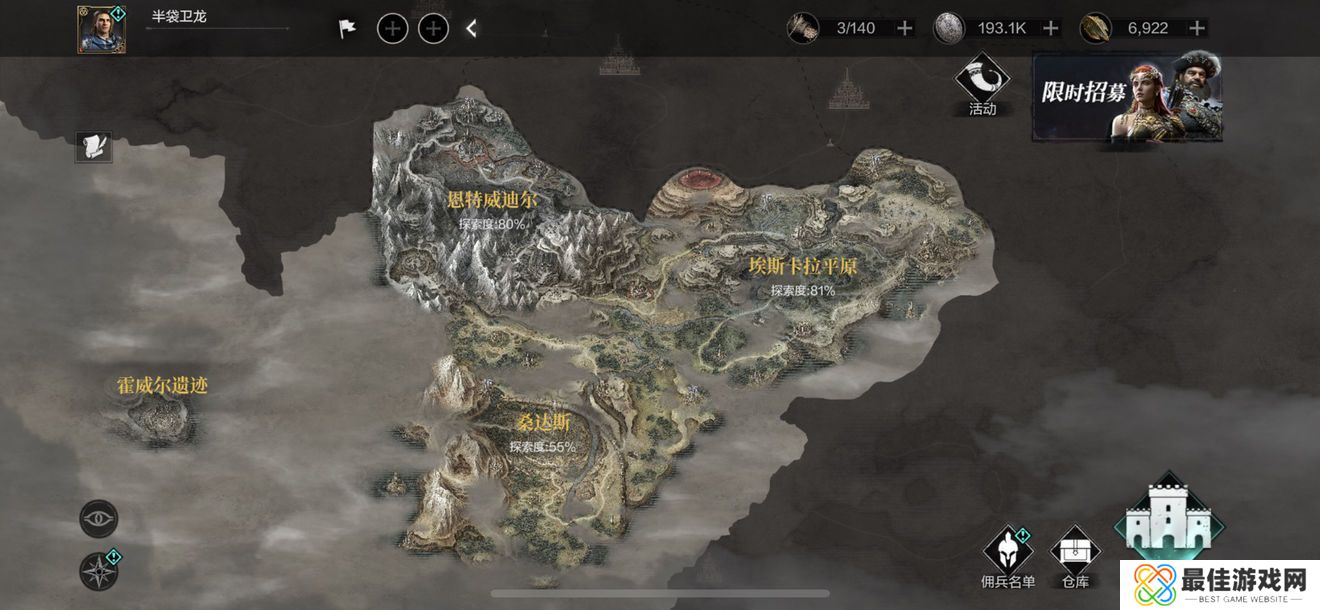Add more rations via plus next to 3/140
Screen dimensions: 1320x610
[x=905, y=28]
